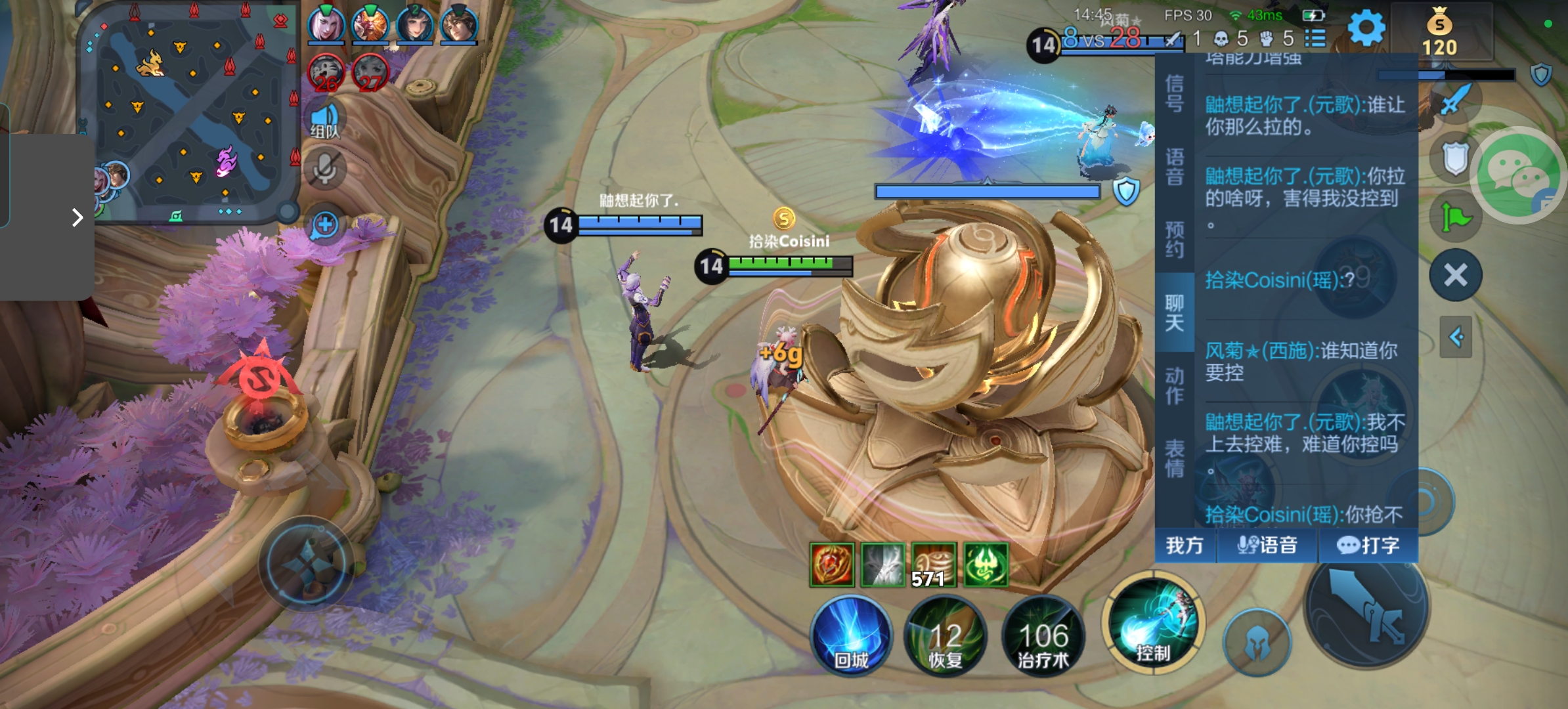The width and height of the screenshot is (1568, 709).
Task: Open the 表情 emotes tab
Action: (x=1175, y=458)
